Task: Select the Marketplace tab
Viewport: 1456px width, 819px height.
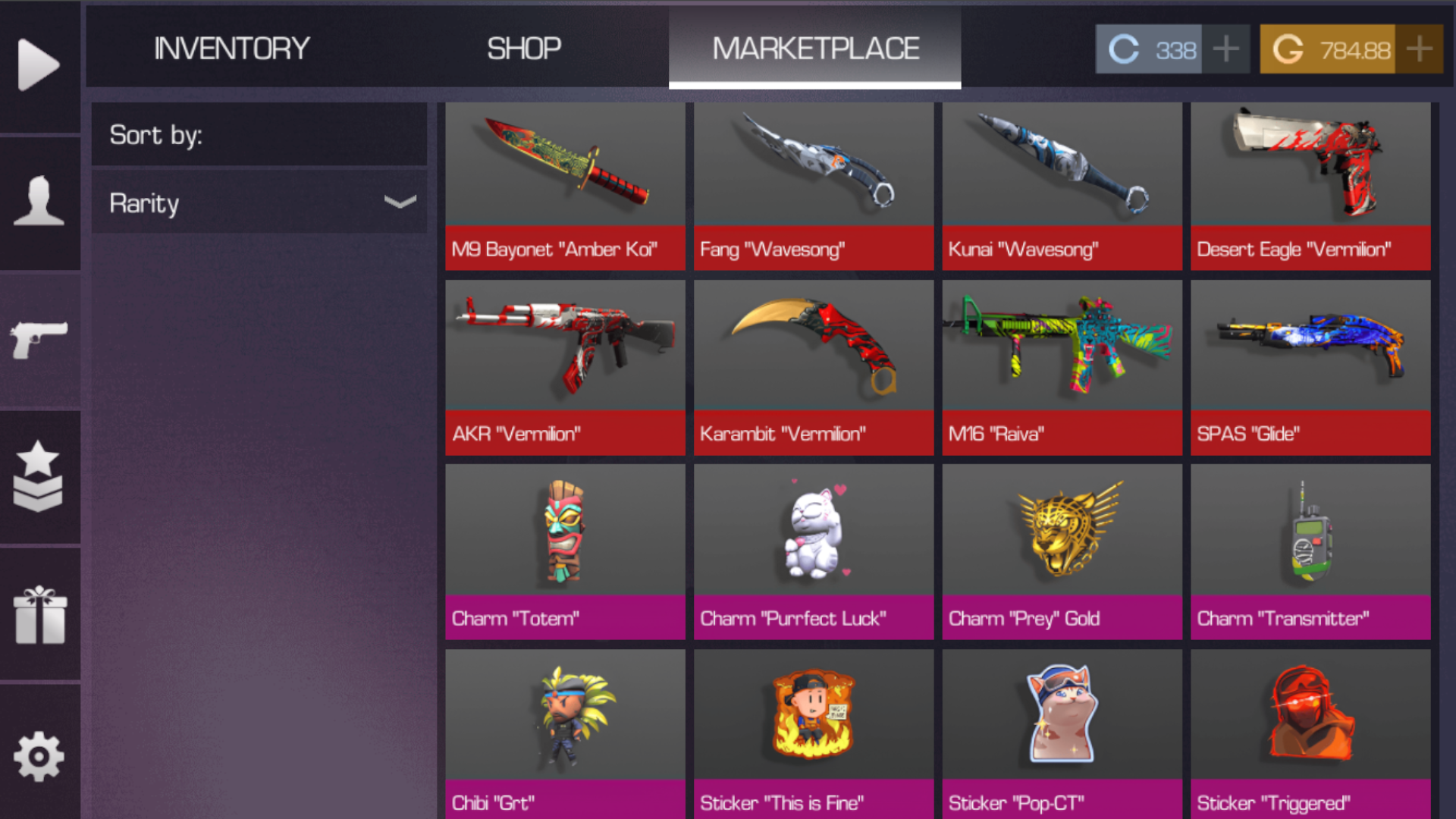Action: 815,49
